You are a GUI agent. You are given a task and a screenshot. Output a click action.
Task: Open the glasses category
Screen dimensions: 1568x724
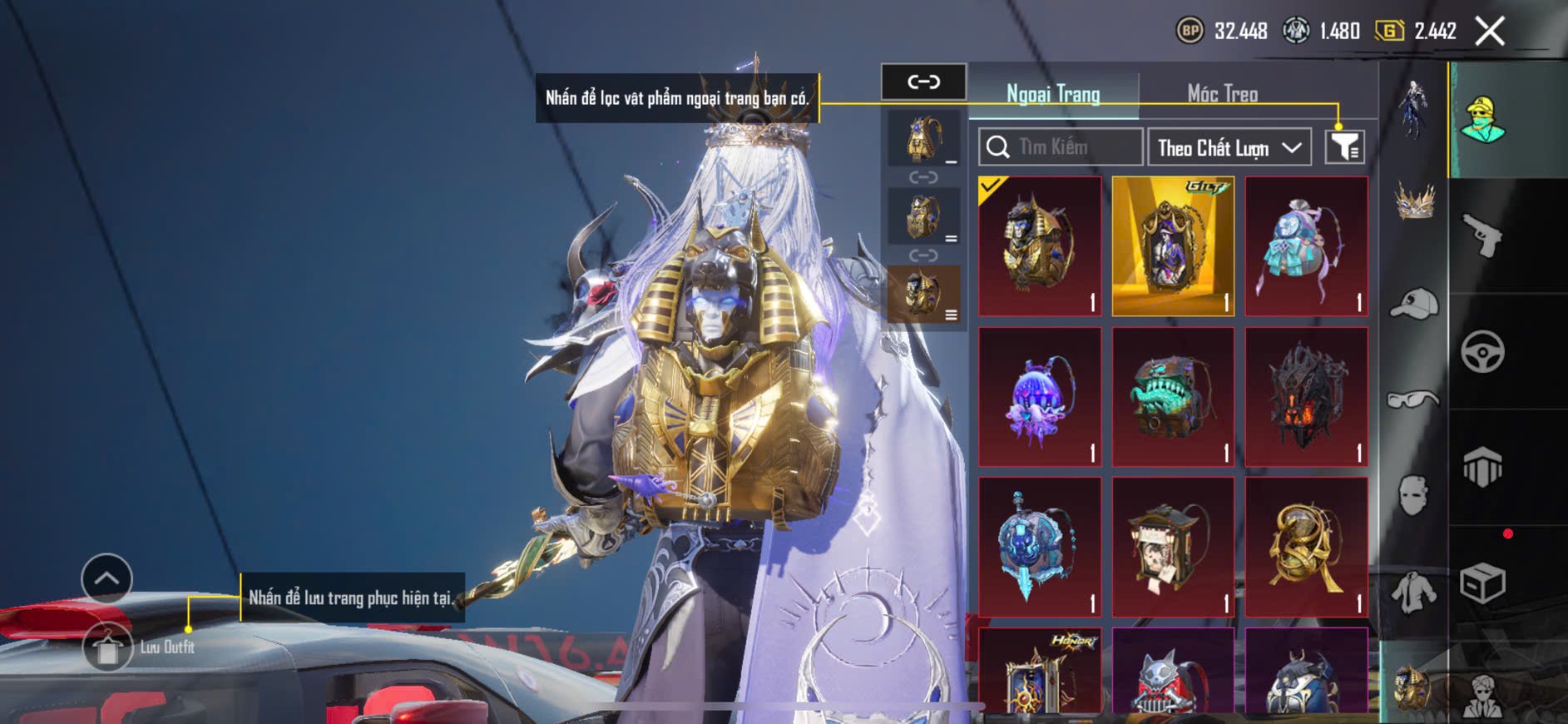point(1413,400)
